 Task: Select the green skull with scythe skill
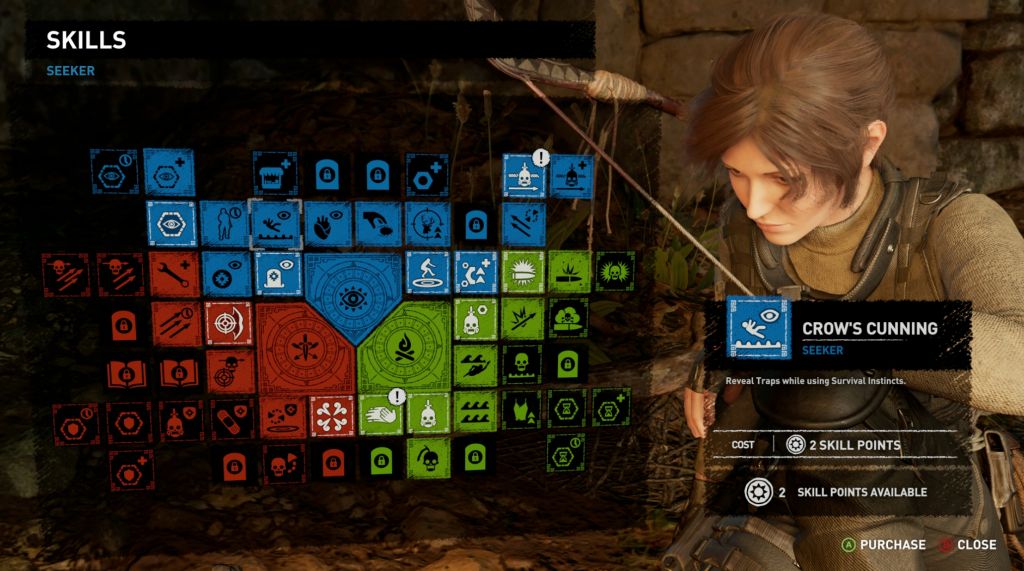point(429,458)
